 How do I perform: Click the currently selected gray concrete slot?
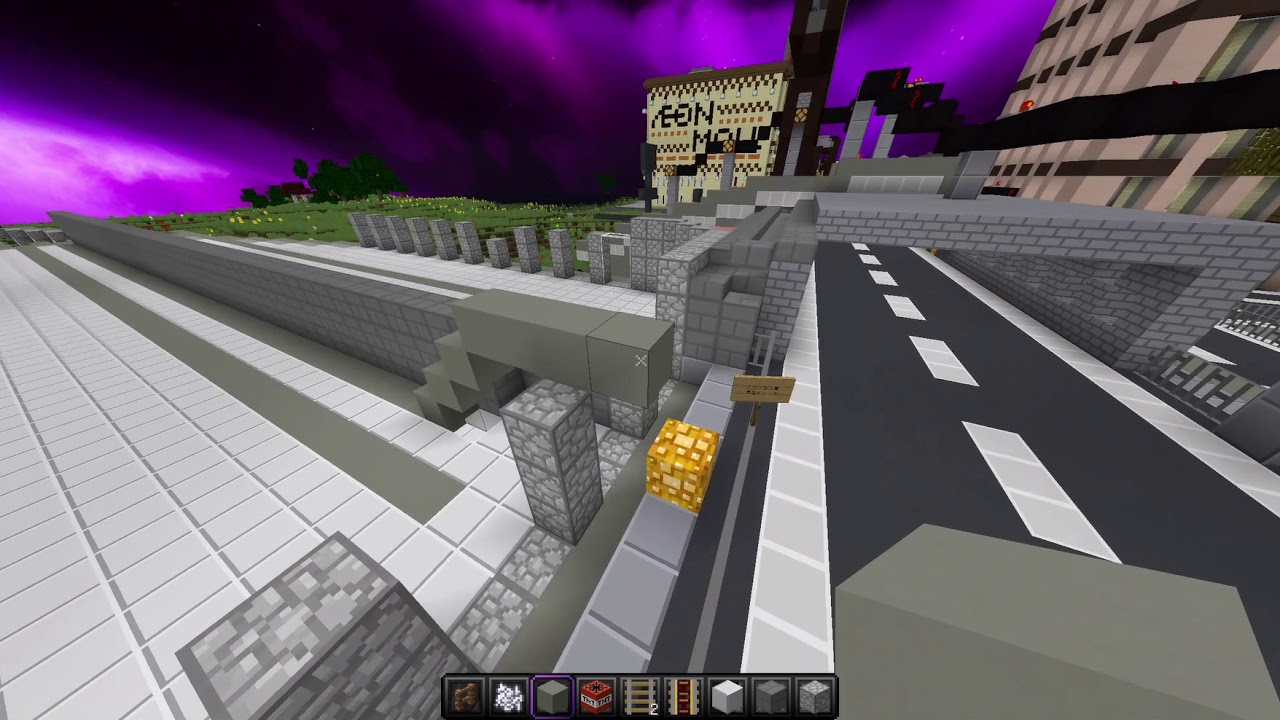click(550, 692)
